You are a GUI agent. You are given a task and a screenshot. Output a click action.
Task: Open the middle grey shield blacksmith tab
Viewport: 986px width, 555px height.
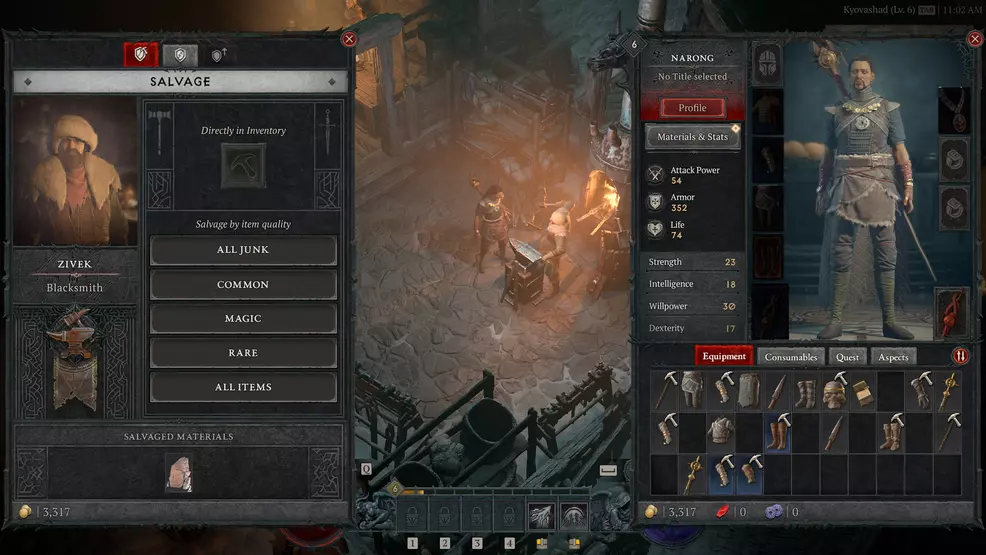(x=180, y=56)
